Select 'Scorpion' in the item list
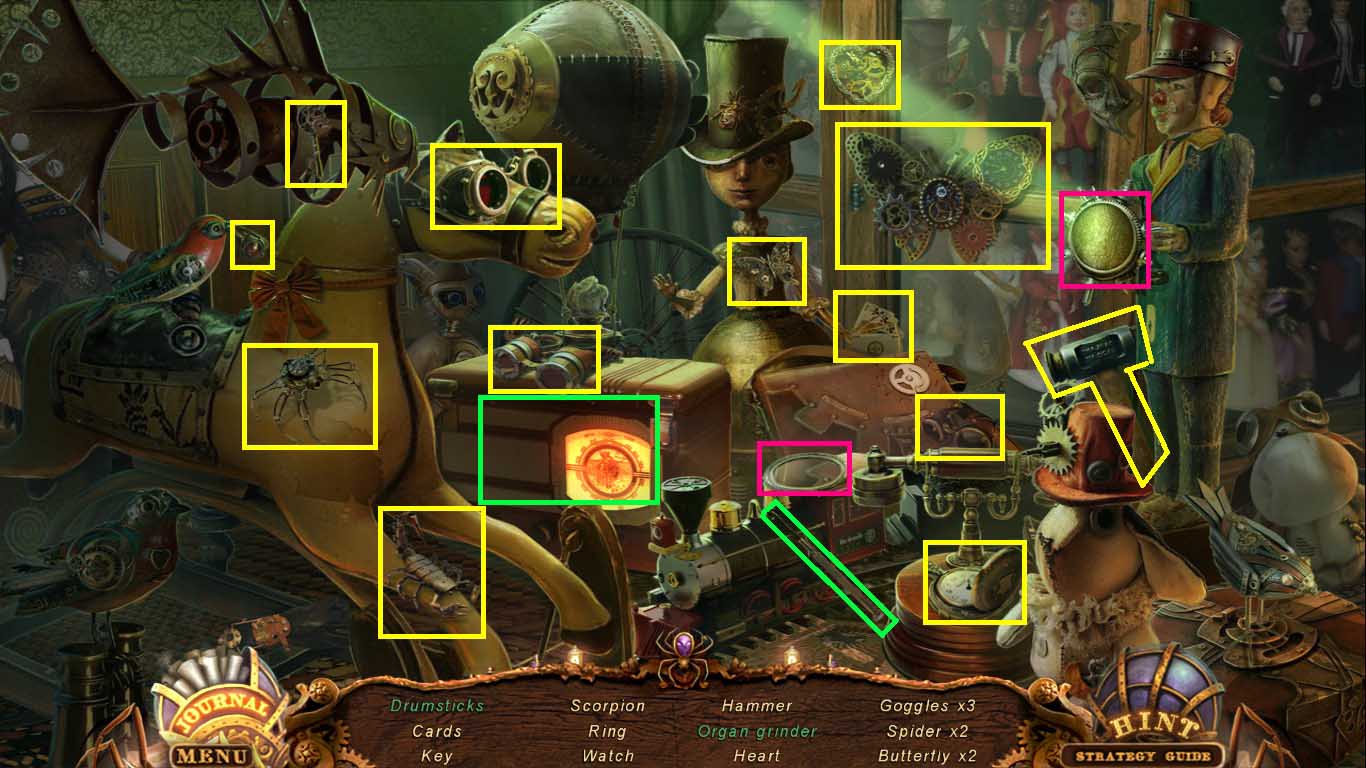The width and height of the screenshot is (1366, 768). pyautogui.click(x=608, y=705)
